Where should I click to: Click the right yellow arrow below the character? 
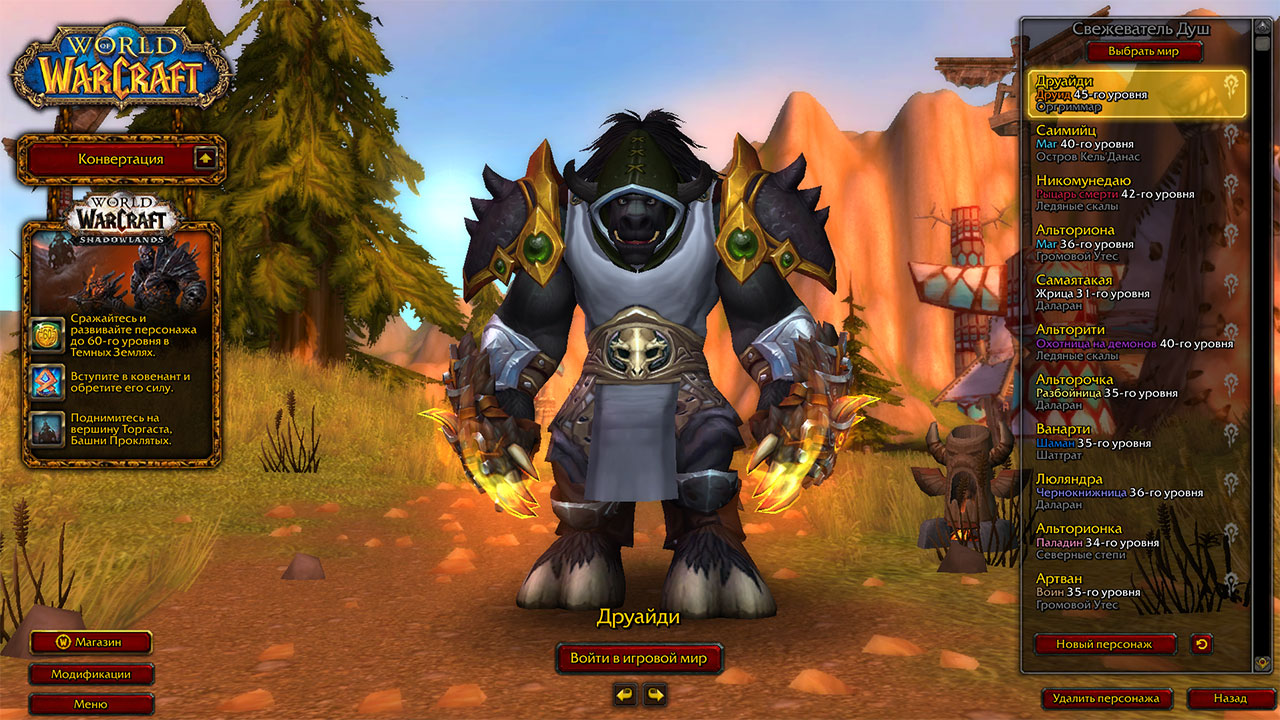pos(655,694)
